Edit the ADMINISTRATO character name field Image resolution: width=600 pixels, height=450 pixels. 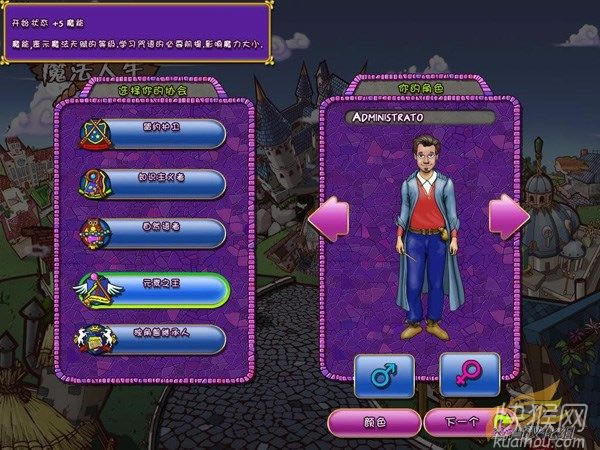coord(418,118)
